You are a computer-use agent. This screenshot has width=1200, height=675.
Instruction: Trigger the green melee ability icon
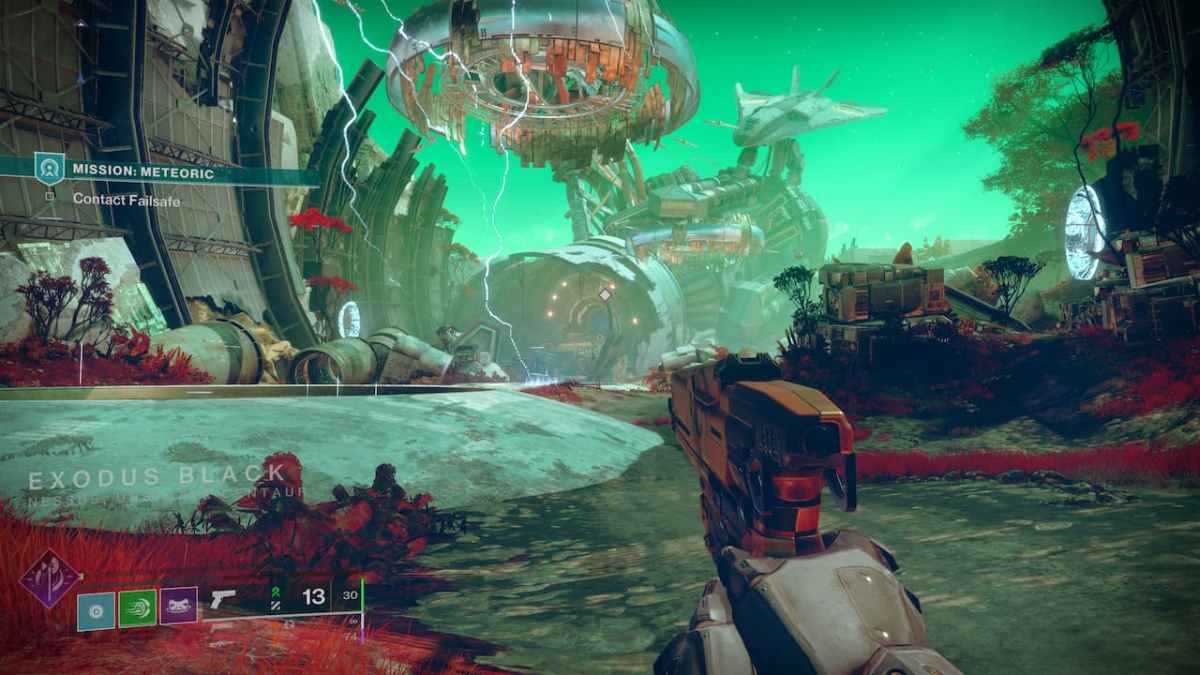point(137,608)
